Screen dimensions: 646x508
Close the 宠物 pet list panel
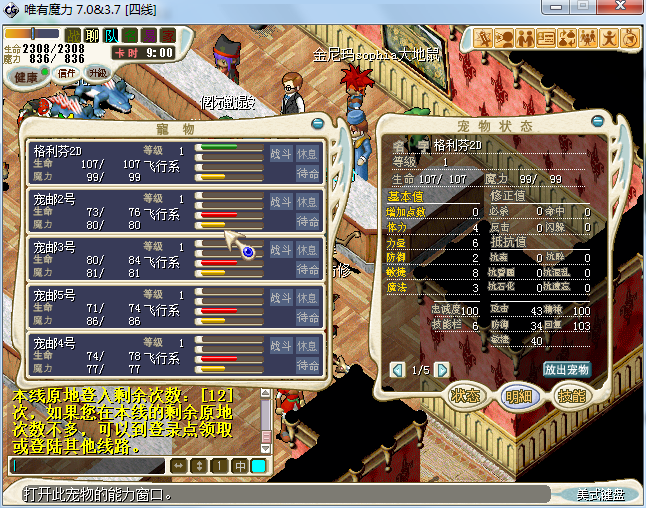click(318, 125)
